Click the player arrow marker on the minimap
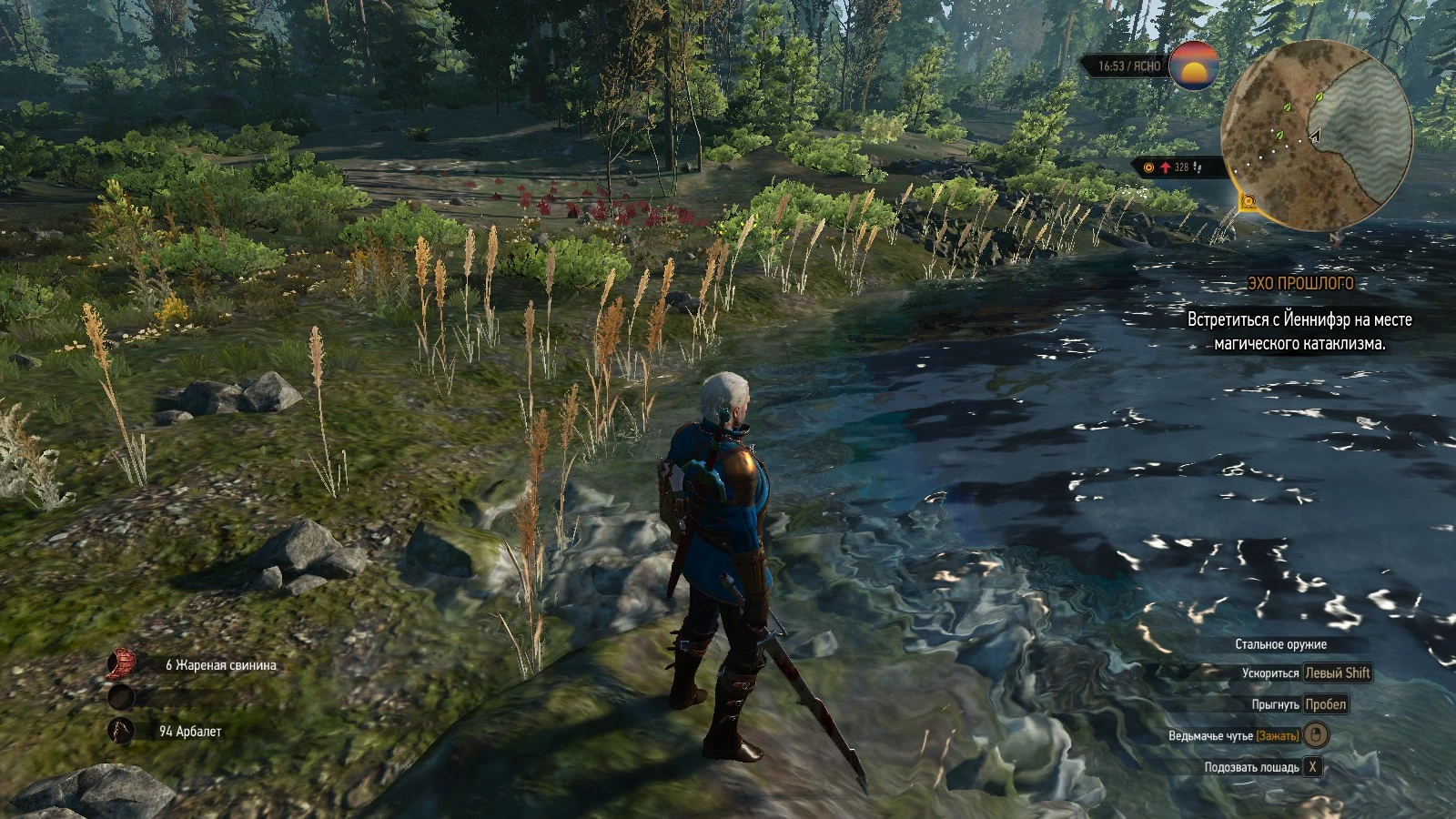The height and width of the screenshot is (819, 1456). click(1315, 136)
